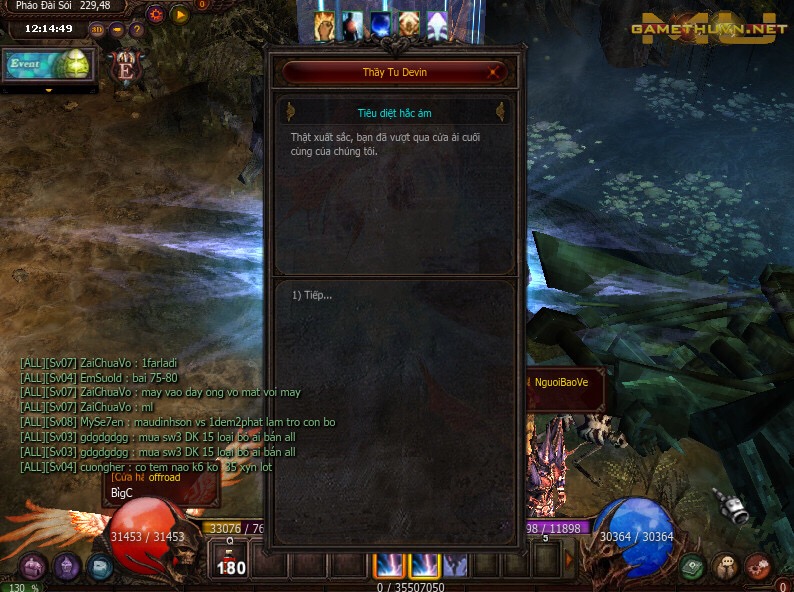Select the blue orb buff icon
Viewport: 794px width, 592px height.
pos(381,26)
